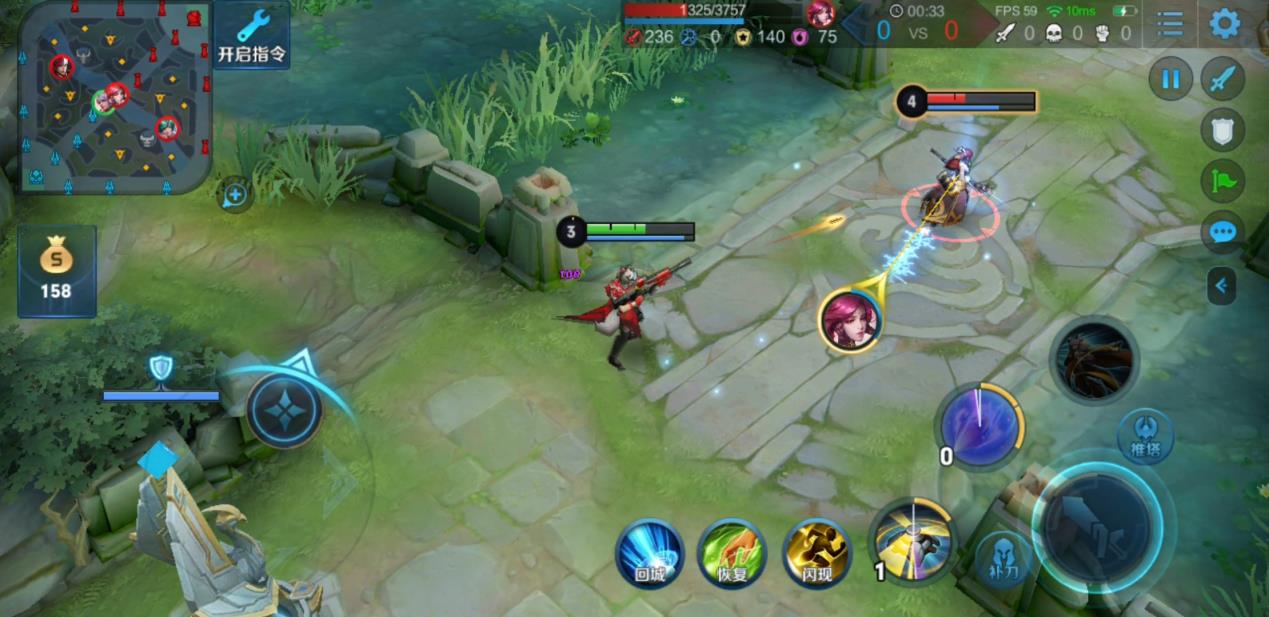Trigger the ultimate skill with rider icon
Image resolution: width=1269 pixels, height=617 pixels.
point(1095,360)
